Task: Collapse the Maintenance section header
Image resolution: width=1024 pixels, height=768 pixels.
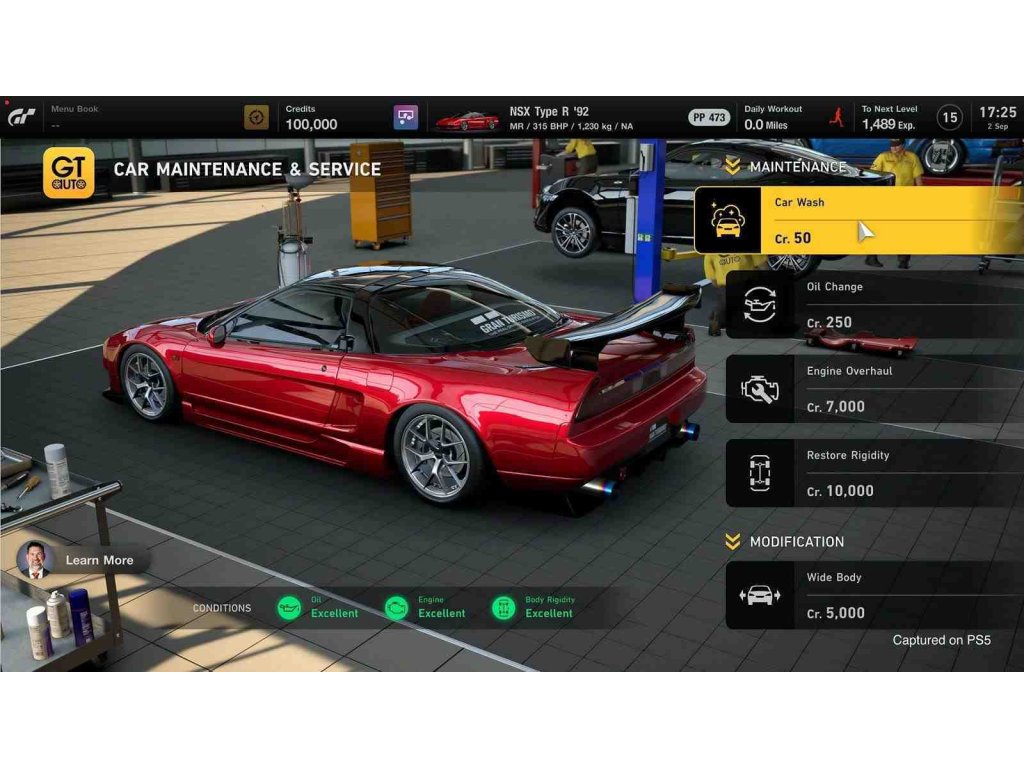Action: tap(785, 167)
